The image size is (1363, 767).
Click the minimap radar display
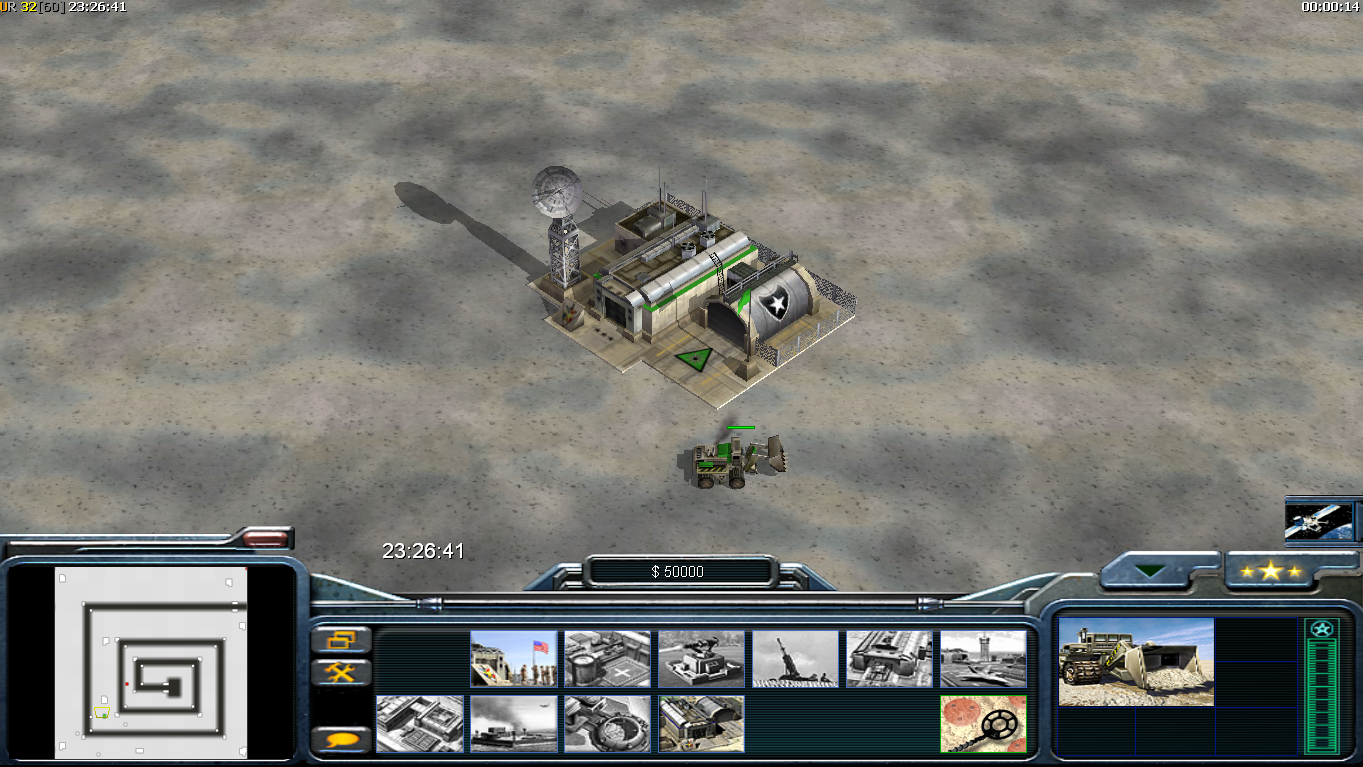click(151, 664)
